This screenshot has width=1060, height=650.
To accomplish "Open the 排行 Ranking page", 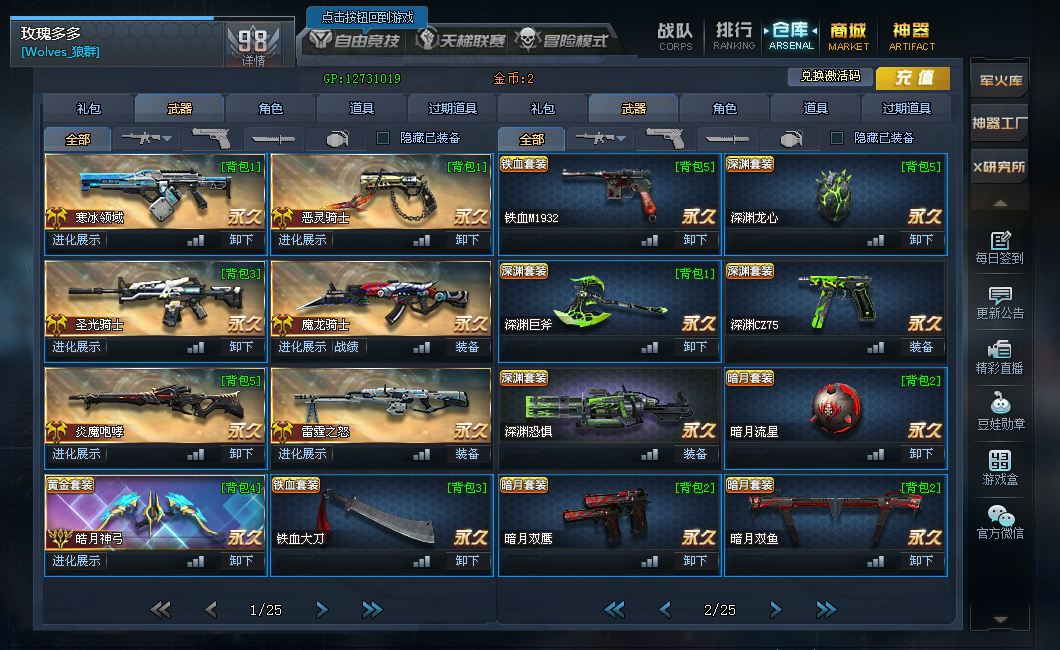I will click(x=733, y=36).
